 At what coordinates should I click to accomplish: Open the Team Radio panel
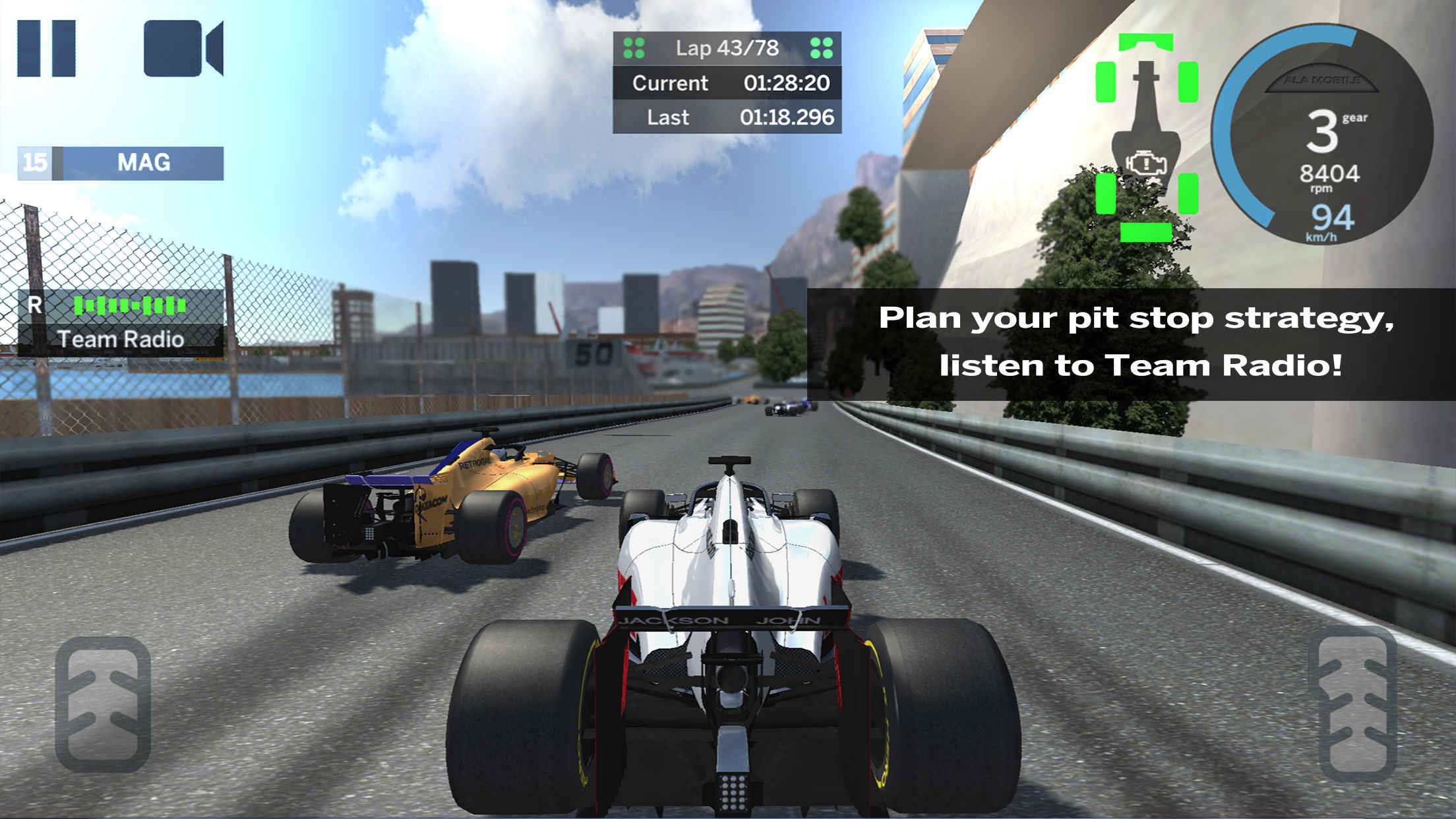[x=121, y=323]
